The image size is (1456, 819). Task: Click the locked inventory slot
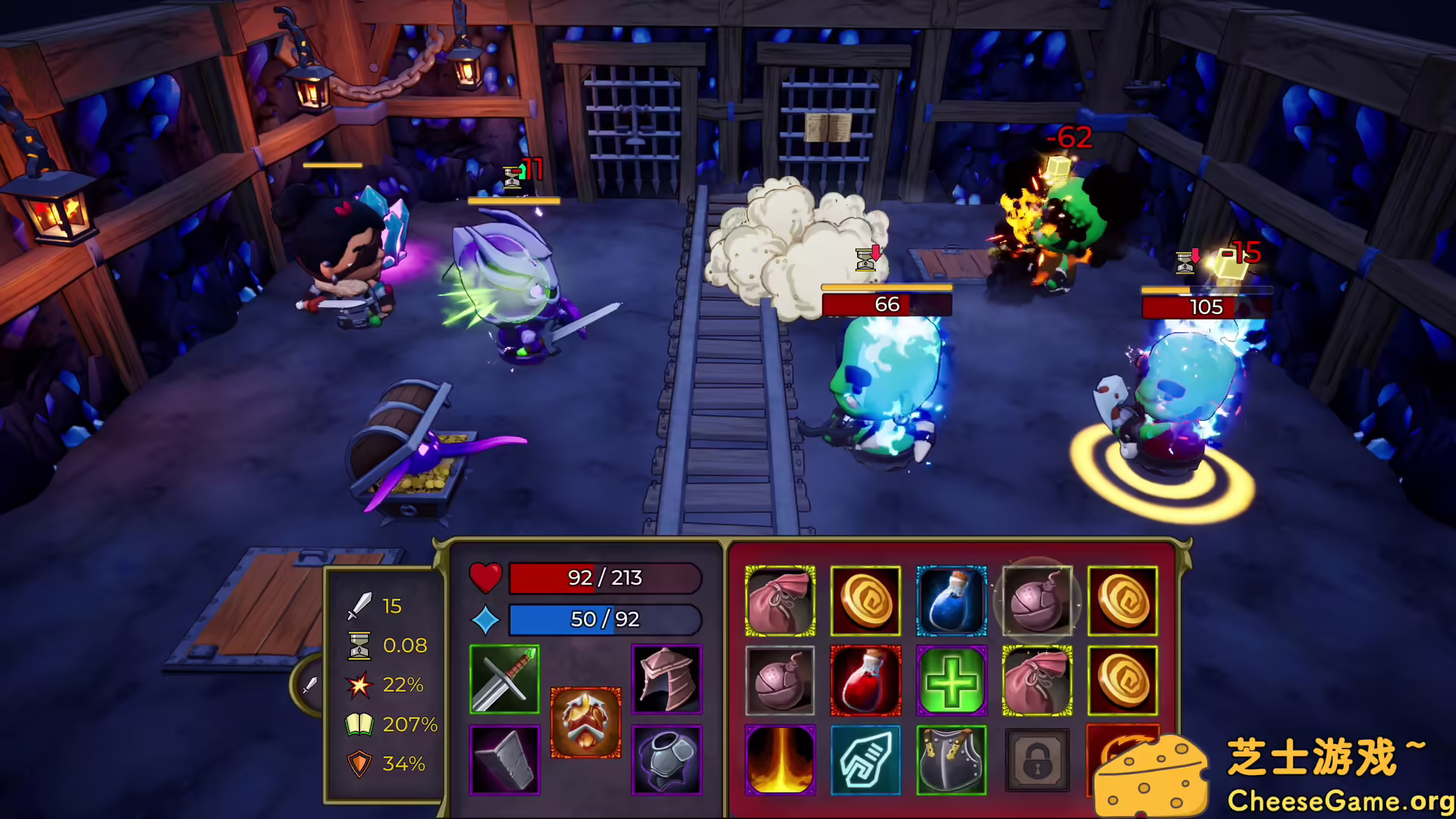tap(1037, 760)
